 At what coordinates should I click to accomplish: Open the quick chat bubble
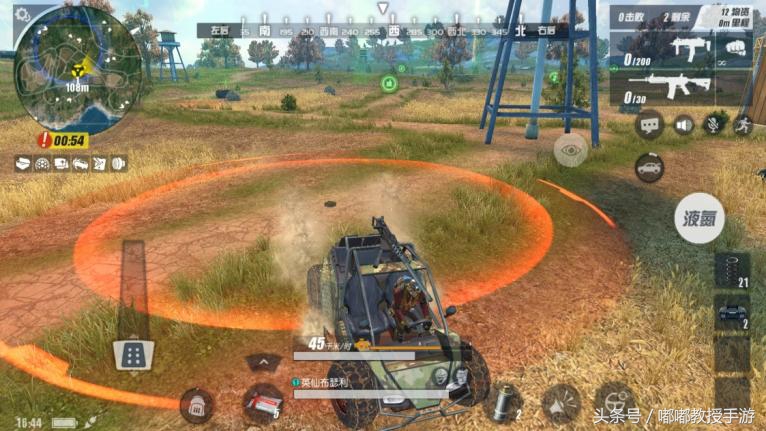point(649,125)
